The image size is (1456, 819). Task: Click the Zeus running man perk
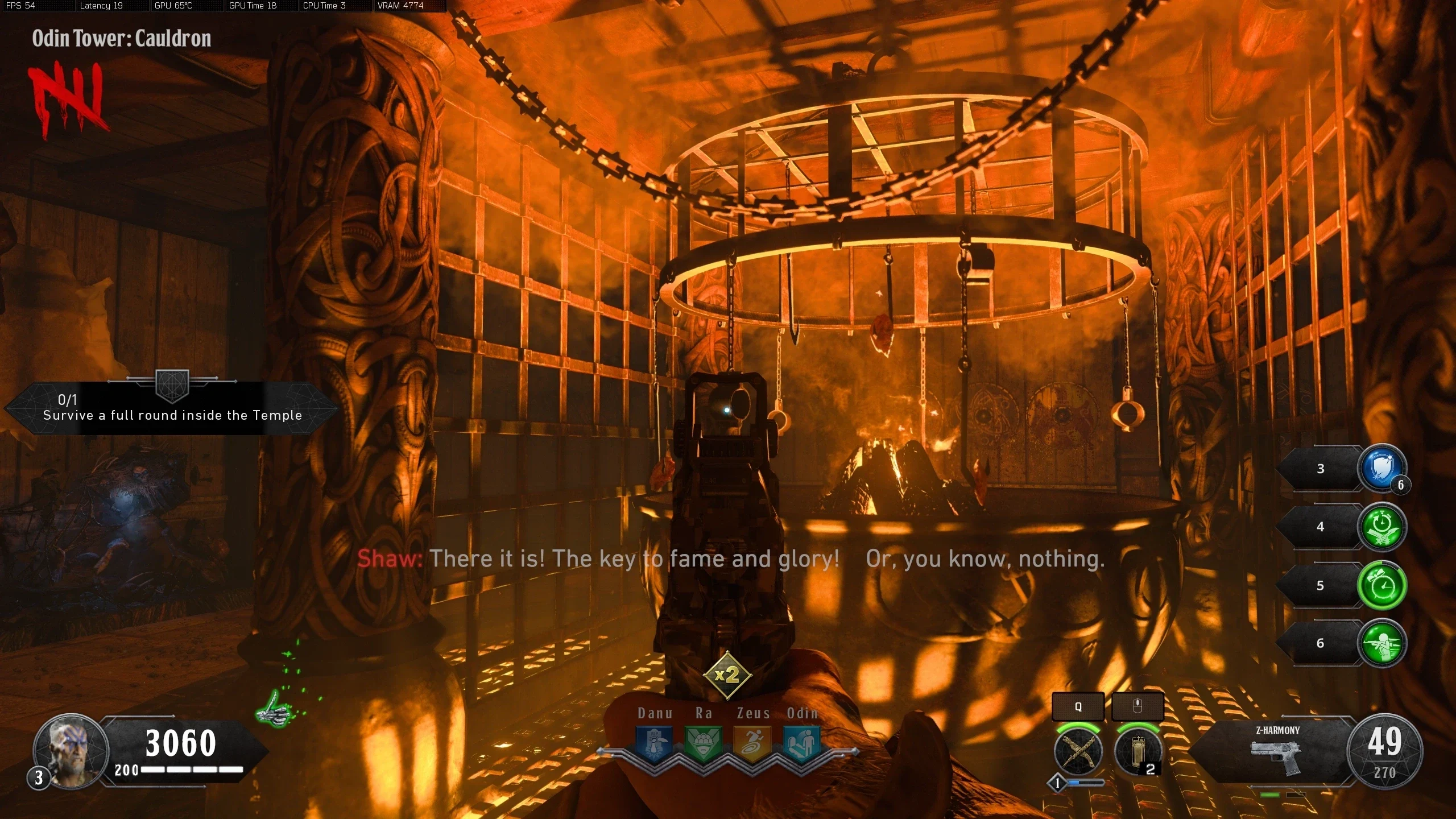(753, 742)
